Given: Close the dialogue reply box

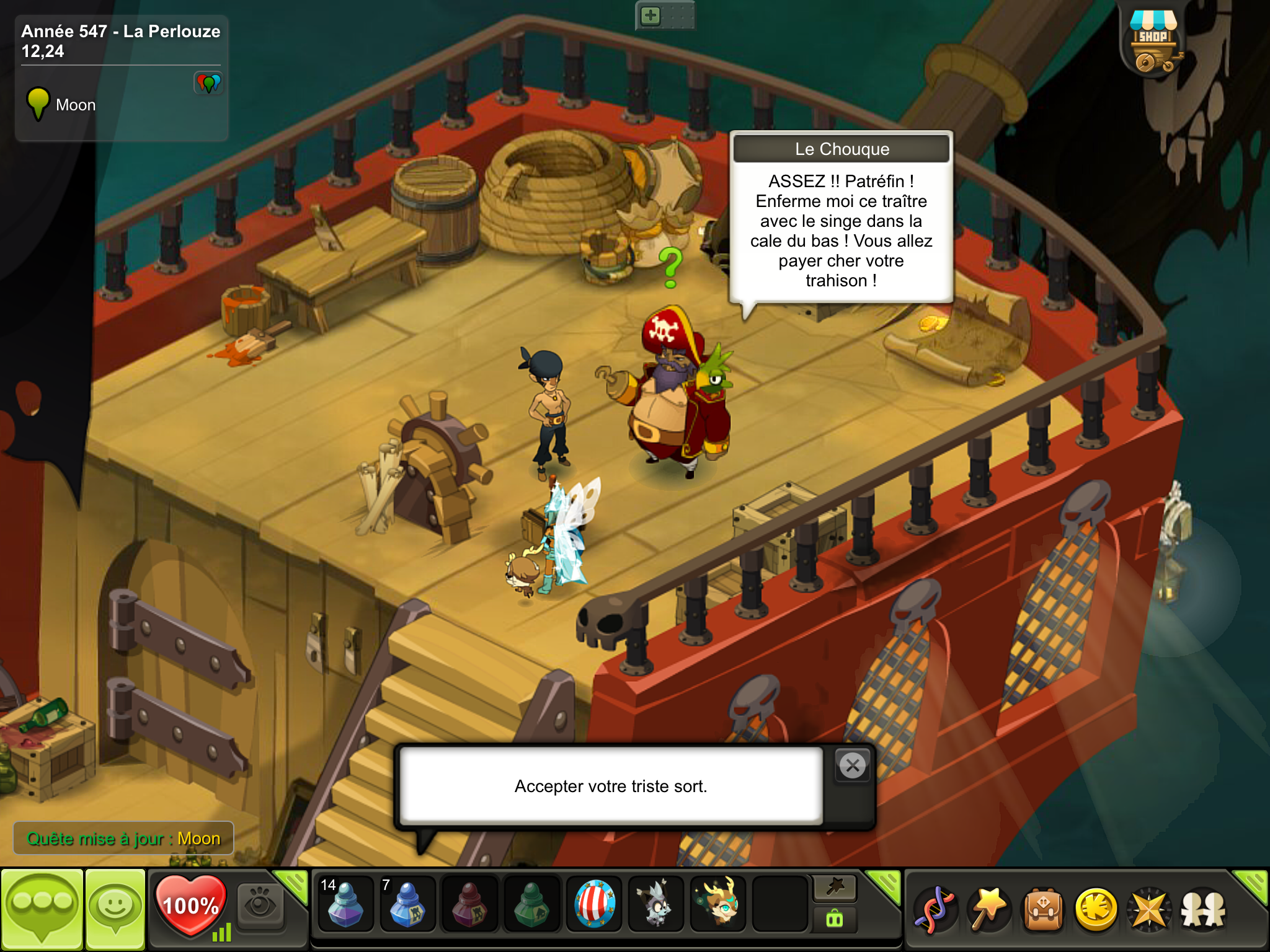Looking at the screenshot, I should tap(853, 766).
